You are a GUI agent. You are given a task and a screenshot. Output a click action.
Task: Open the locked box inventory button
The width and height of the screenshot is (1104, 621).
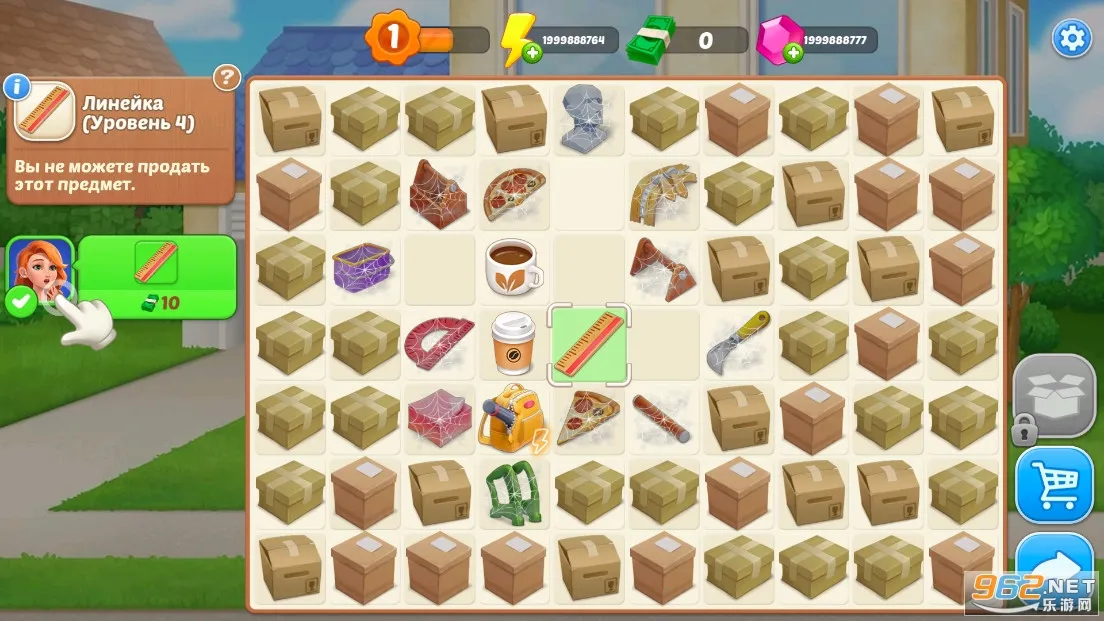pyautogui.click(x=1055, y=395)
